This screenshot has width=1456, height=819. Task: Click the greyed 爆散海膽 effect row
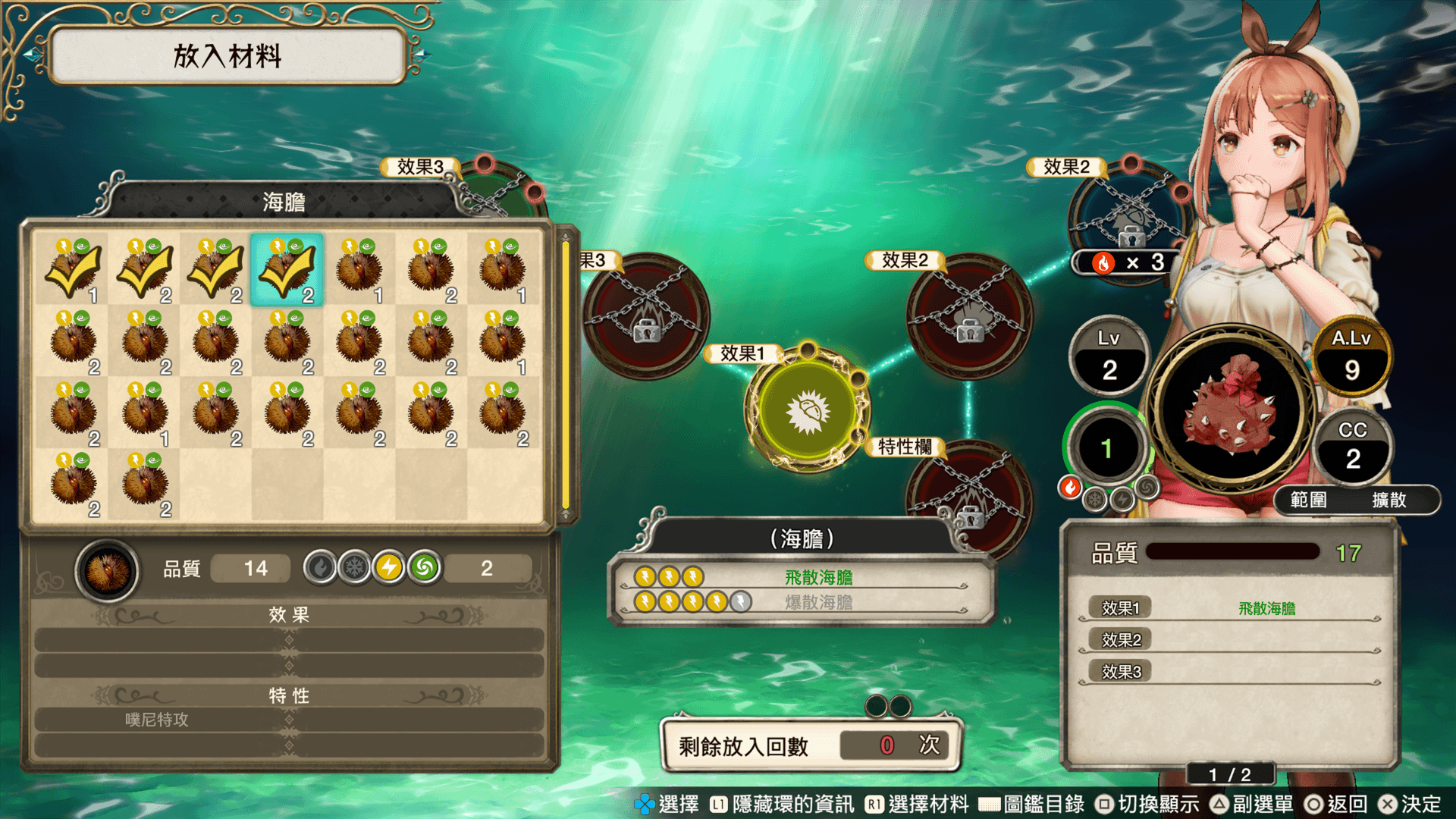coord(801,602)
